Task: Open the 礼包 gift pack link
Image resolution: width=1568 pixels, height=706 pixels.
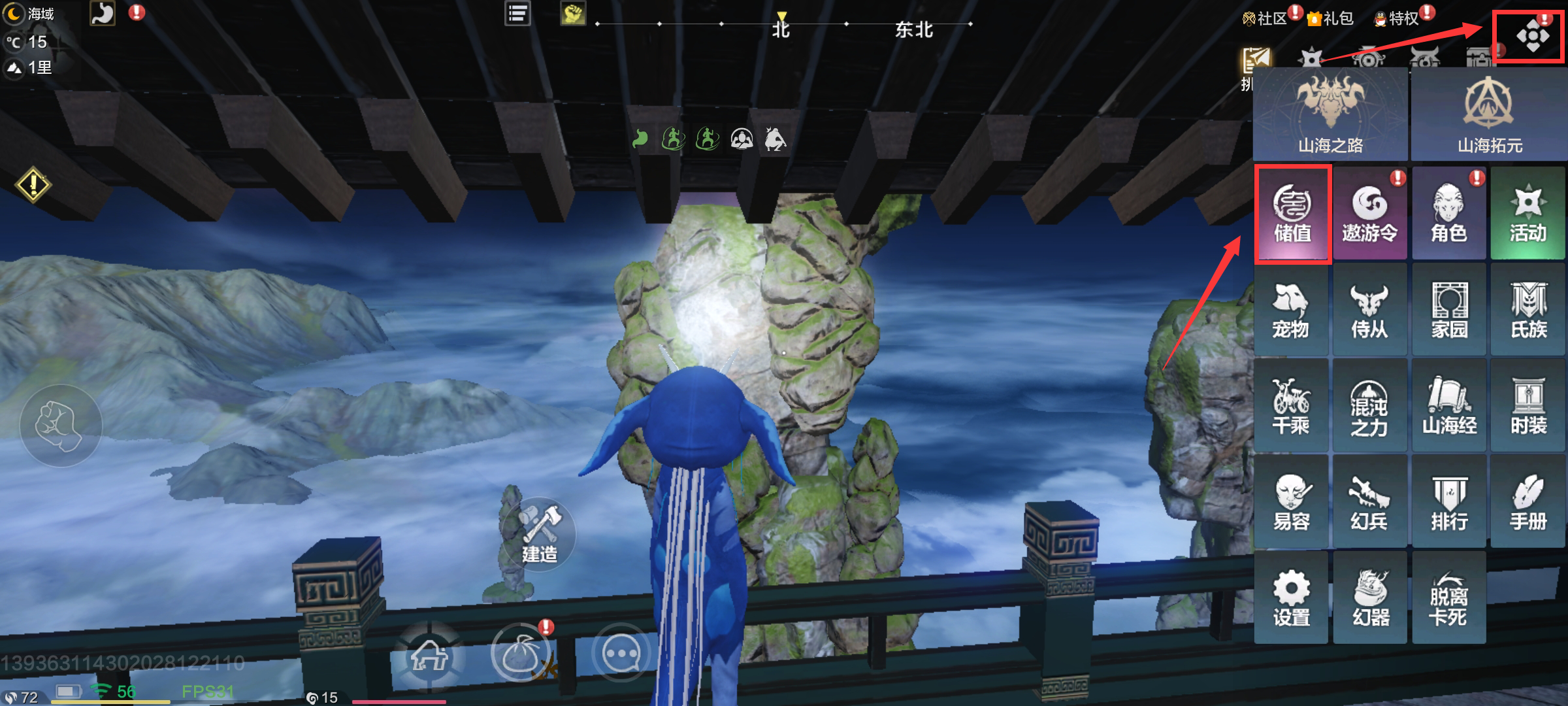Action: click(x=1330, y=18)
